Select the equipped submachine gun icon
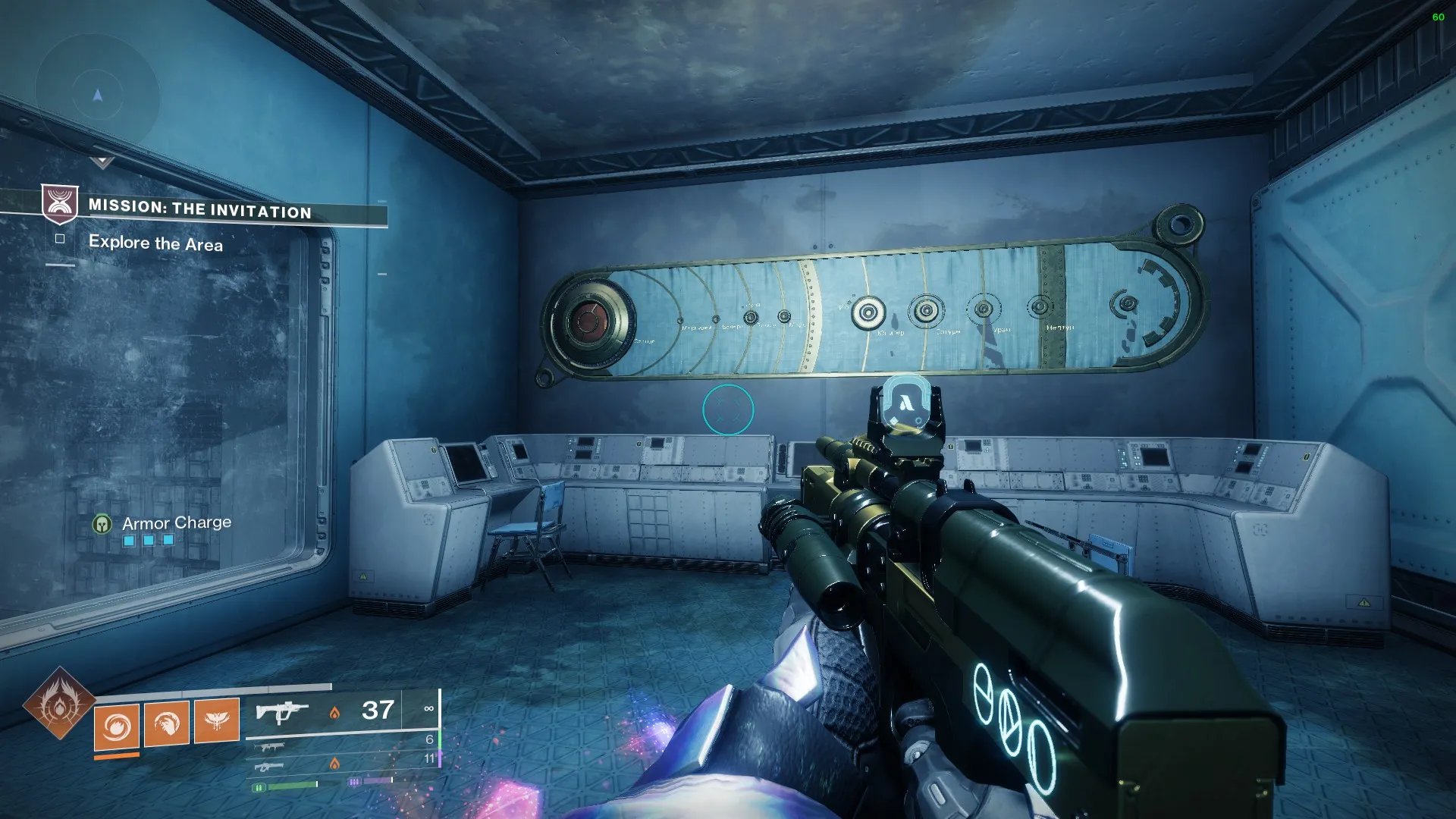The height and width of the screenshot is (819, 1456). coord(281,712)
